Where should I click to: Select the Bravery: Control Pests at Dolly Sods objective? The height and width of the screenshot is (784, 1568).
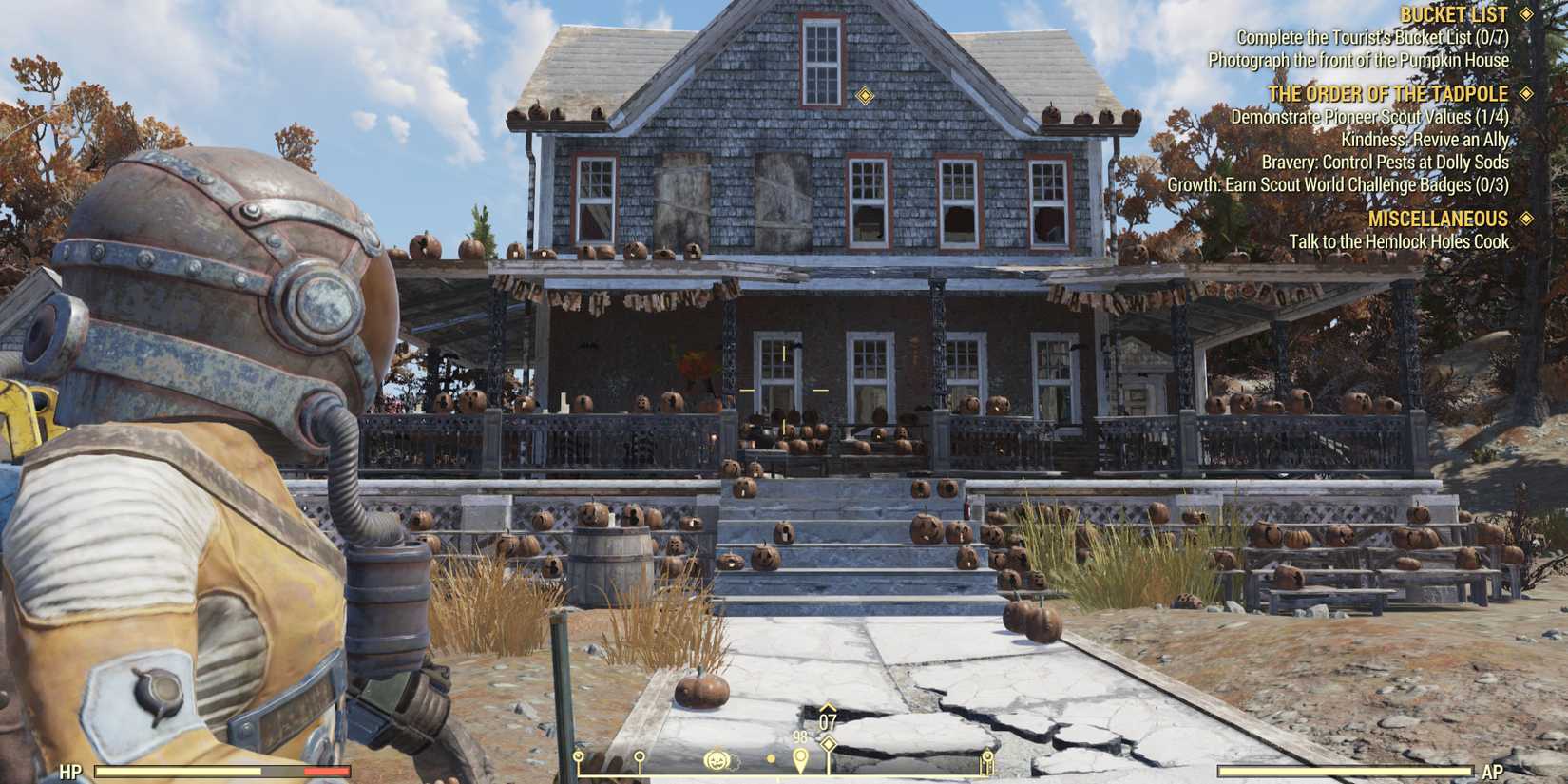point(1384,163)
